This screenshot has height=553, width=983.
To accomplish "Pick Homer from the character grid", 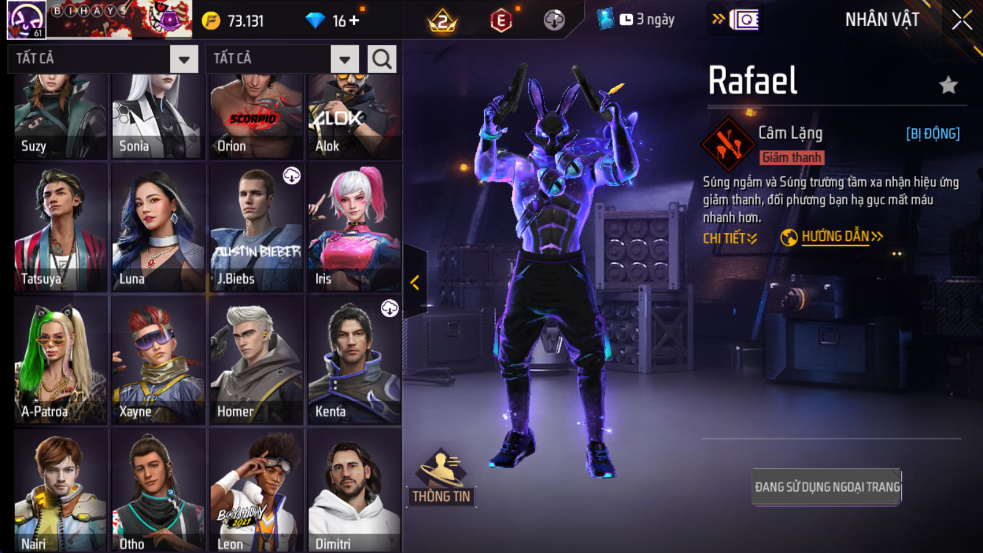I will tap(257, 360).
